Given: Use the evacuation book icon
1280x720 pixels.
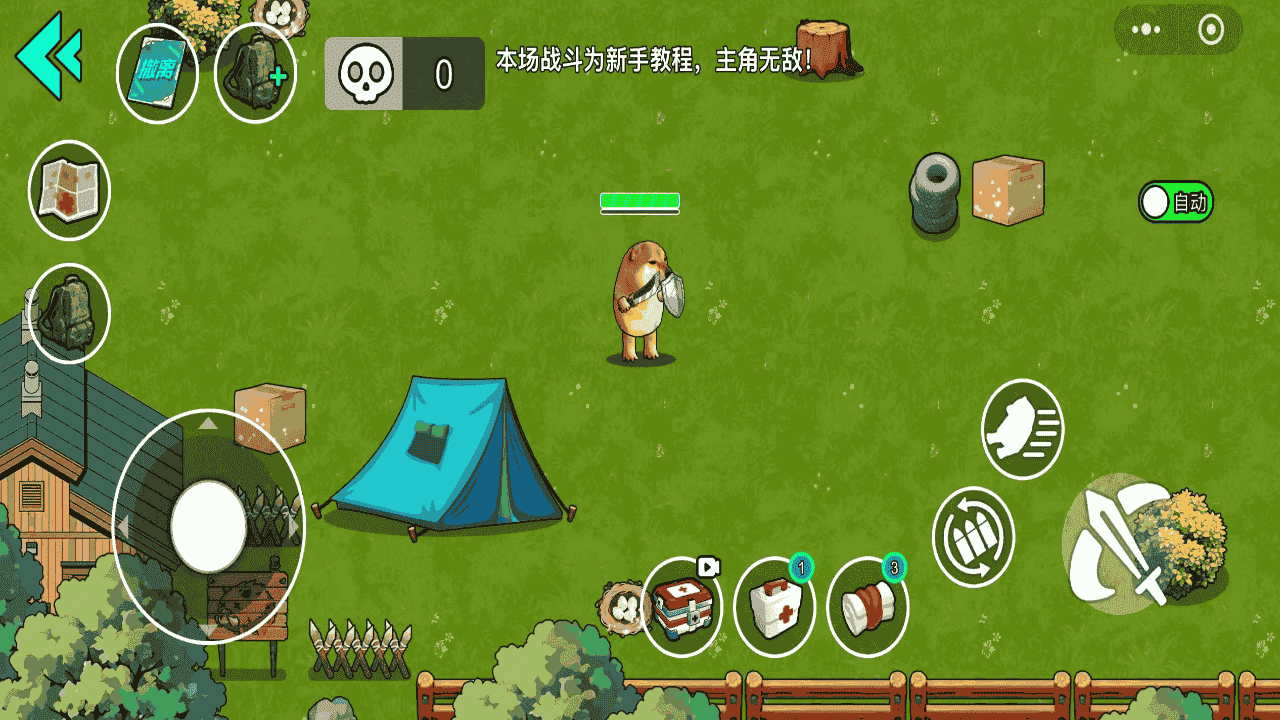Looking at the screenshot, I should [x=157, y=74].
